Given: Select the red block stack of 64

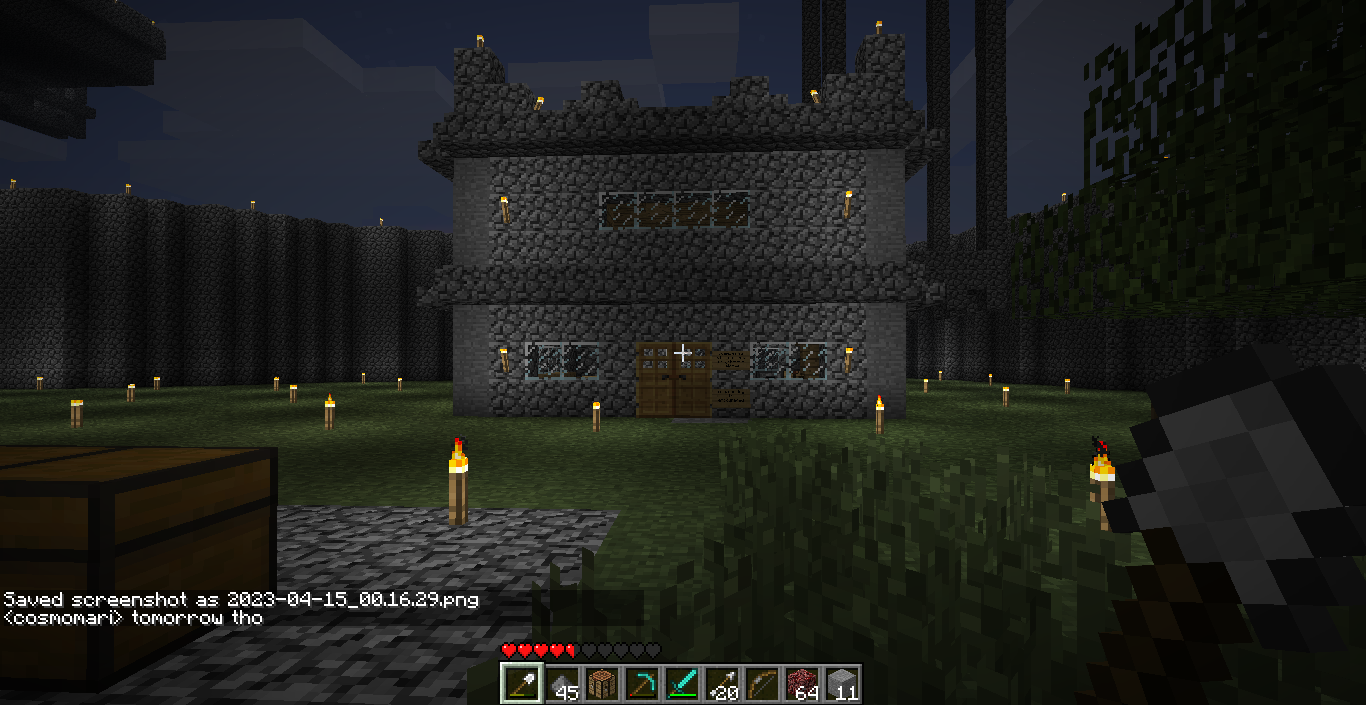Looking at the screenshot, I should [801, 684].
